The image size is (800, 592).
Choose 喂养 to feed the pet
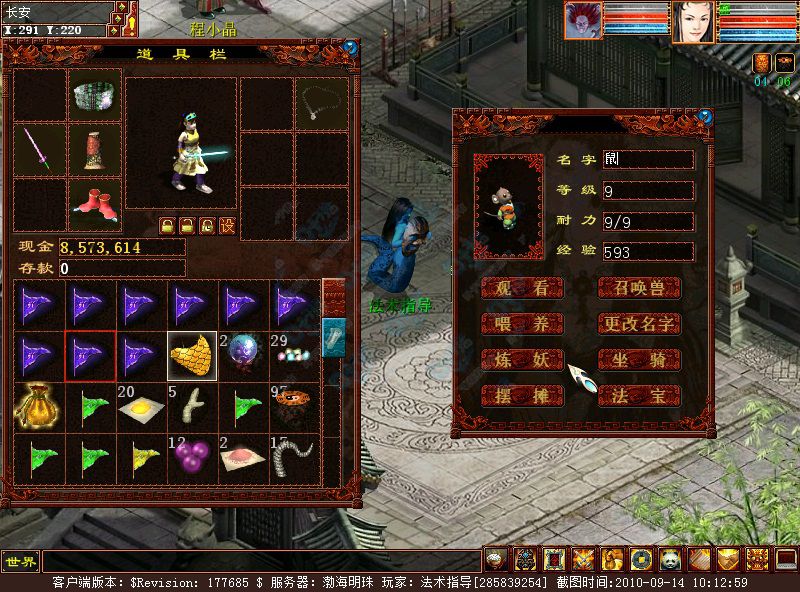pyautogui.click(x=522, y=324)
